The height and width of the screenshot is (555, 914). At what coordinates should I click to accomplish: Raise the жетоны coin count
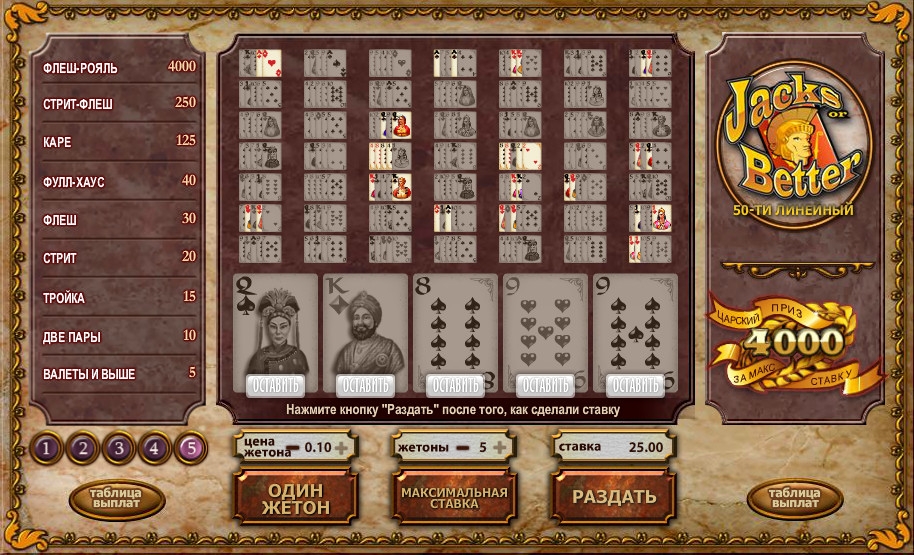pos(499,448)
